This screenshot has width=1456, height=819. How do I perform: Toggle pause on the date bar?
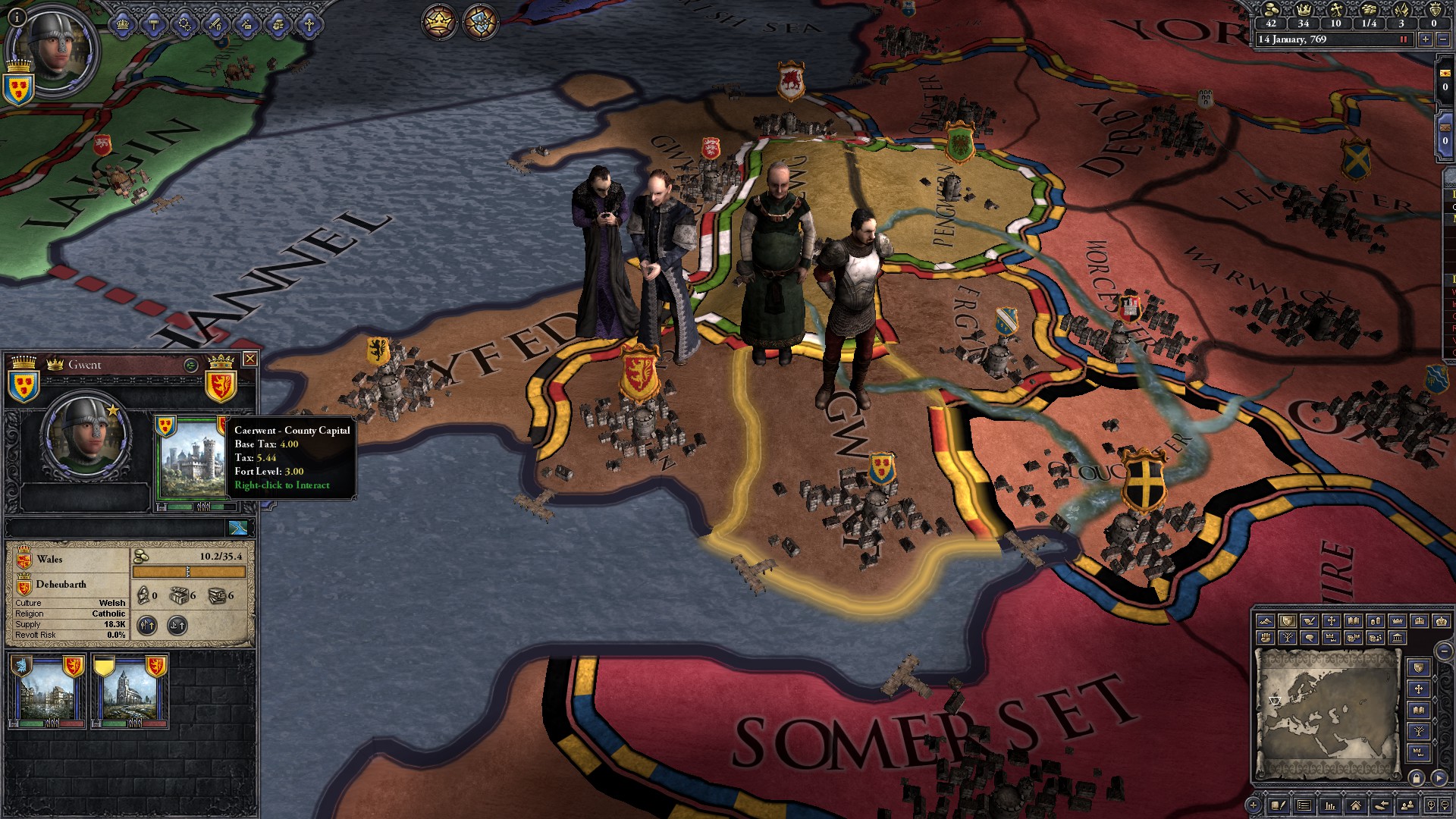pos(1403,39)
